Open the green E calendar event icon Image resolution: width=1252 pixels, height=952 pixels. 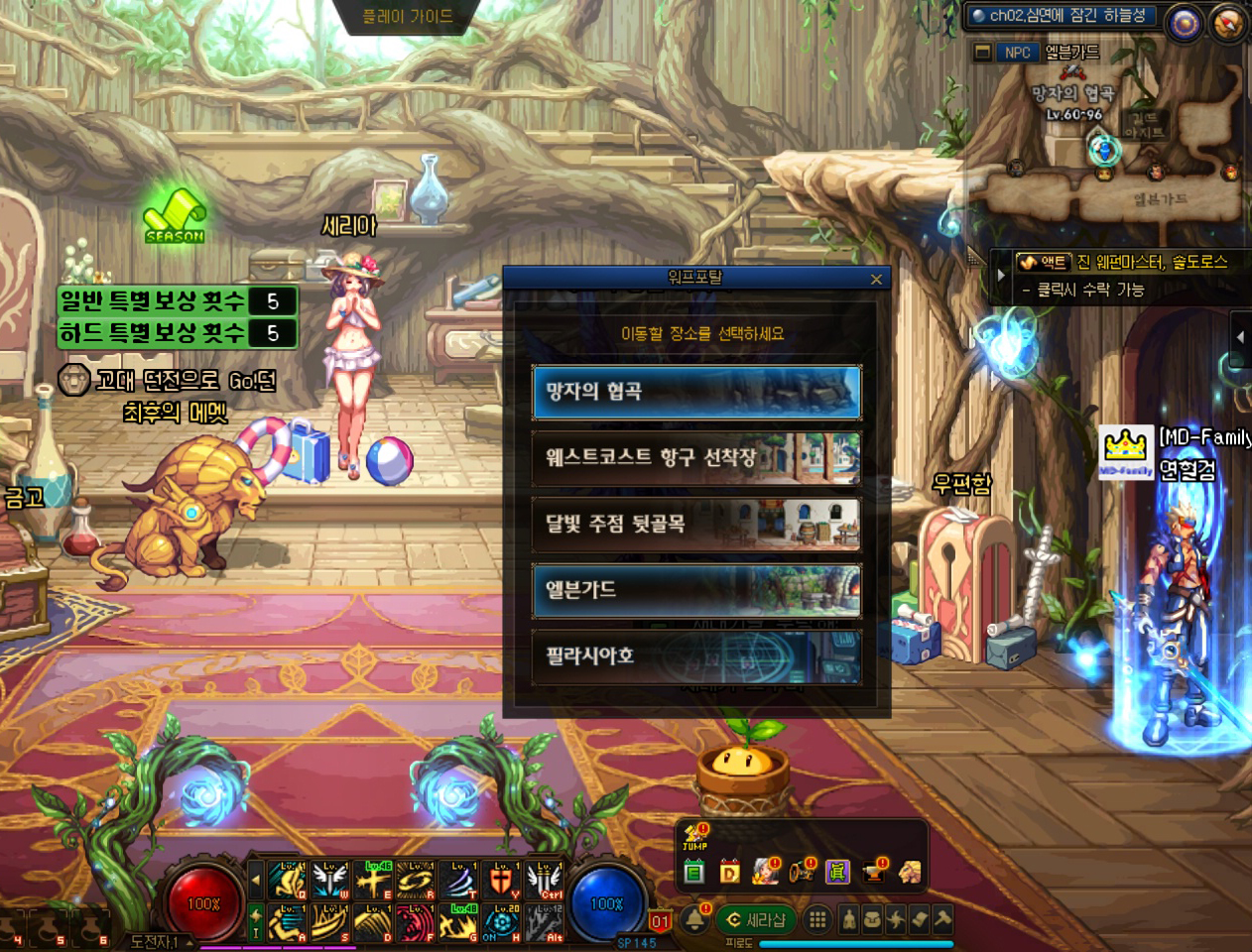tap(694, 872)
